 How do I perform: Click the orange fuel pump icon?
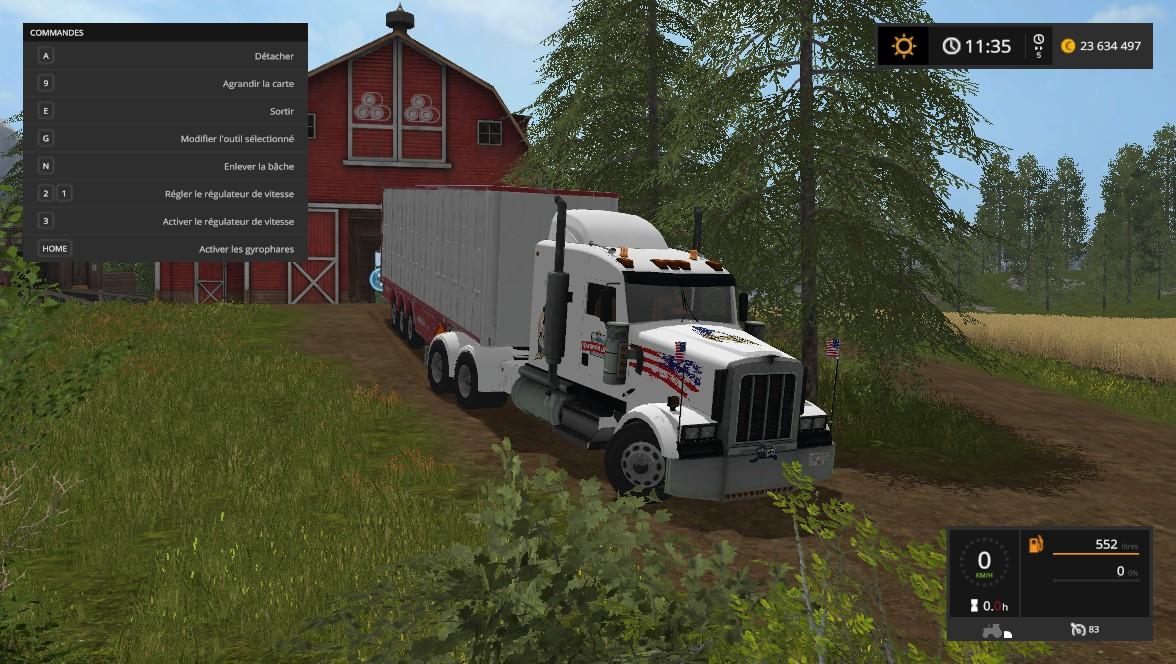click(x=1035, y=545)
